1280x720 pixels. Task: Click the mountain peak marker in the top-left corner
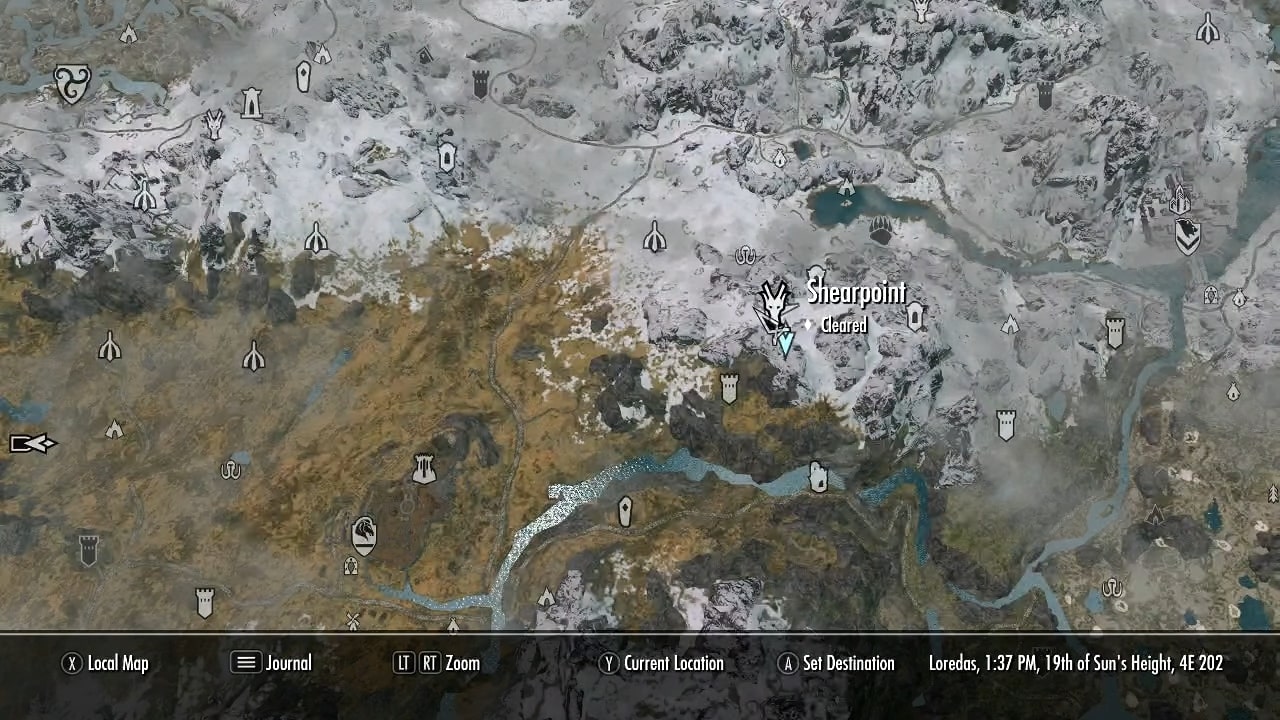130,34
